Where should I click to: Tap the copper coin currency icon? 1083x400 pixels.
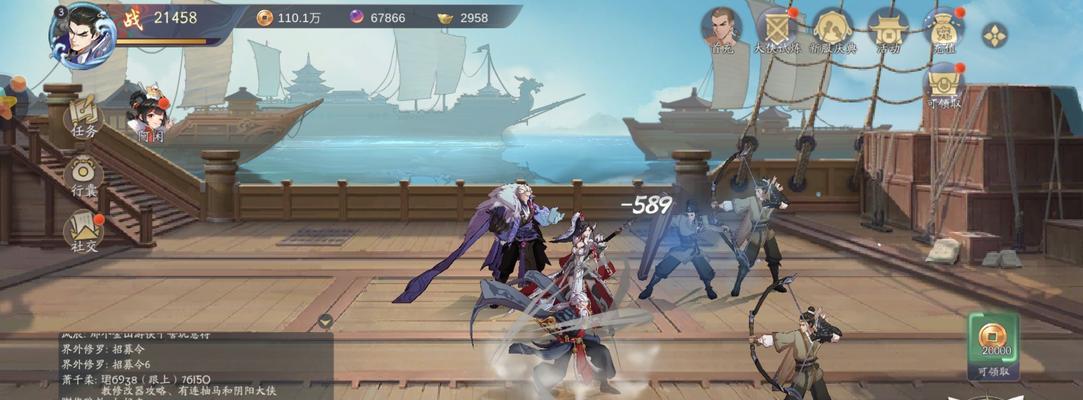click(x=264, y=17)
